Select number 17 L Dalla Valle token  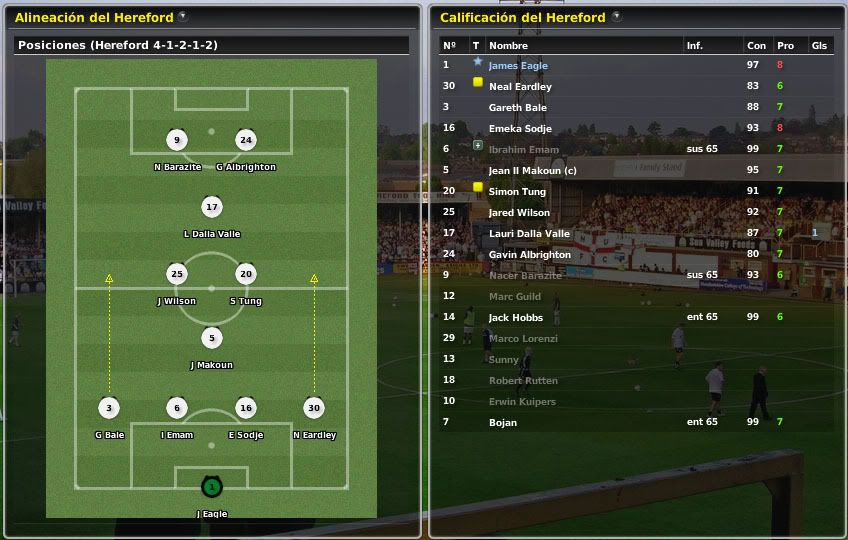click(211, 208)
